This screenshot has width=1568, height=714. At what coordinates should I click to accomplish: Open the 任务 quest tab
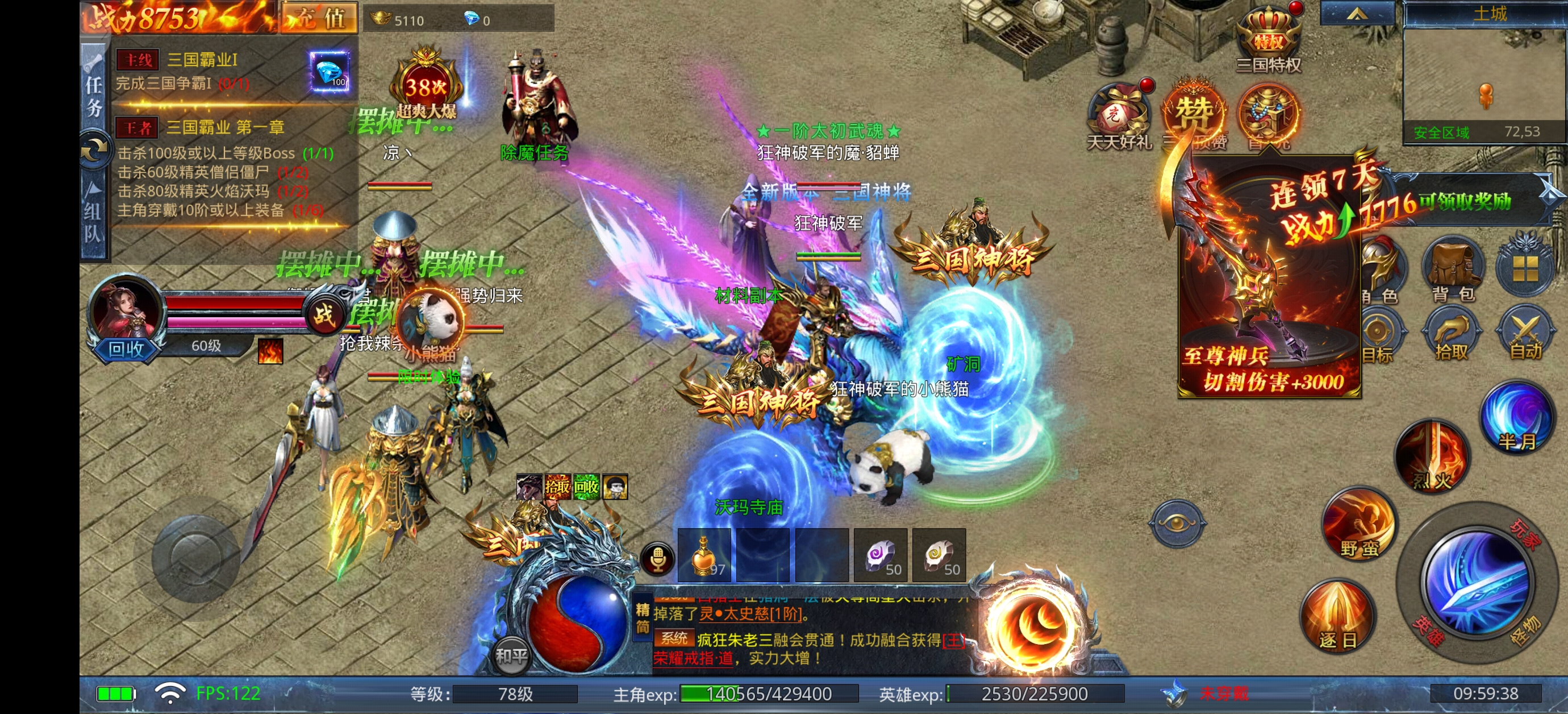pyautogui.click(x=94, y=94)
